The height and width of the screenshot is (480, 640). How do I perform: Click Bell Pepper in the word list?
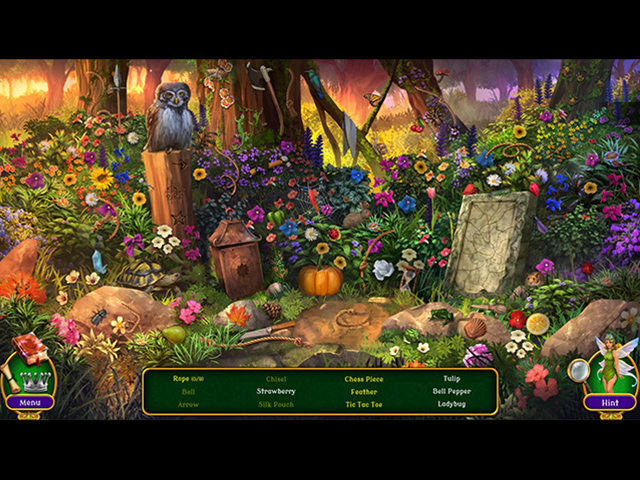click(x=451, y=392)
